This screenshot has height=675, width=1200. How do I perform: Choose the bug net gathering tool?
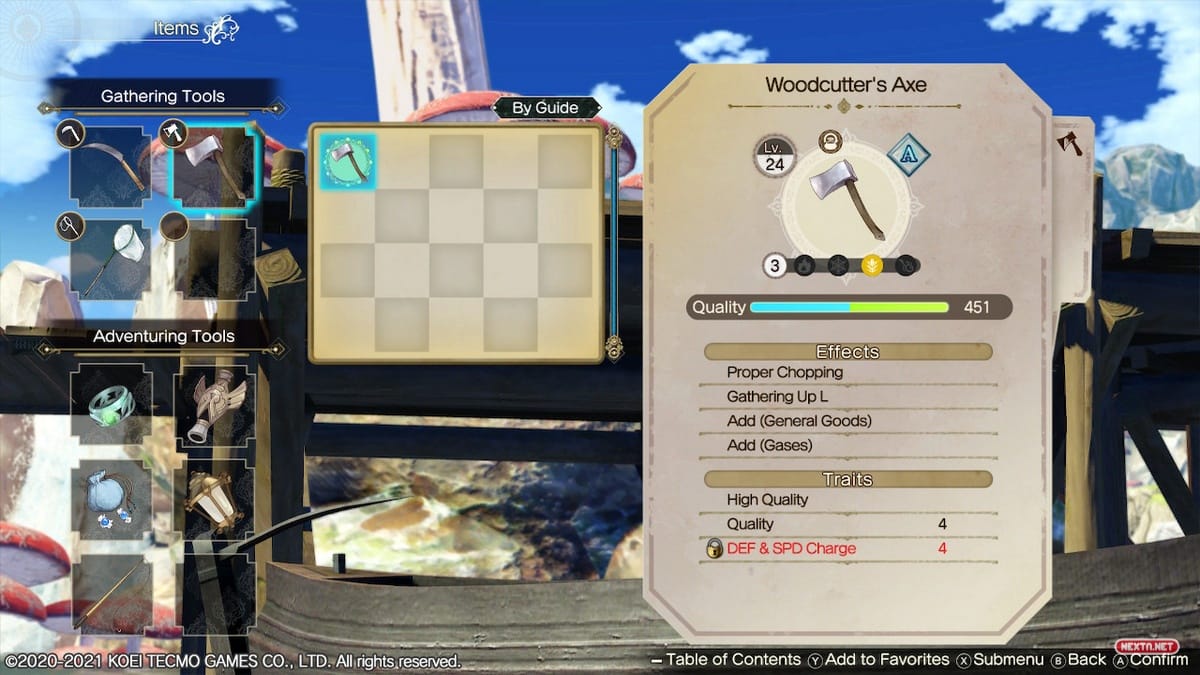[x=111, y=258]
